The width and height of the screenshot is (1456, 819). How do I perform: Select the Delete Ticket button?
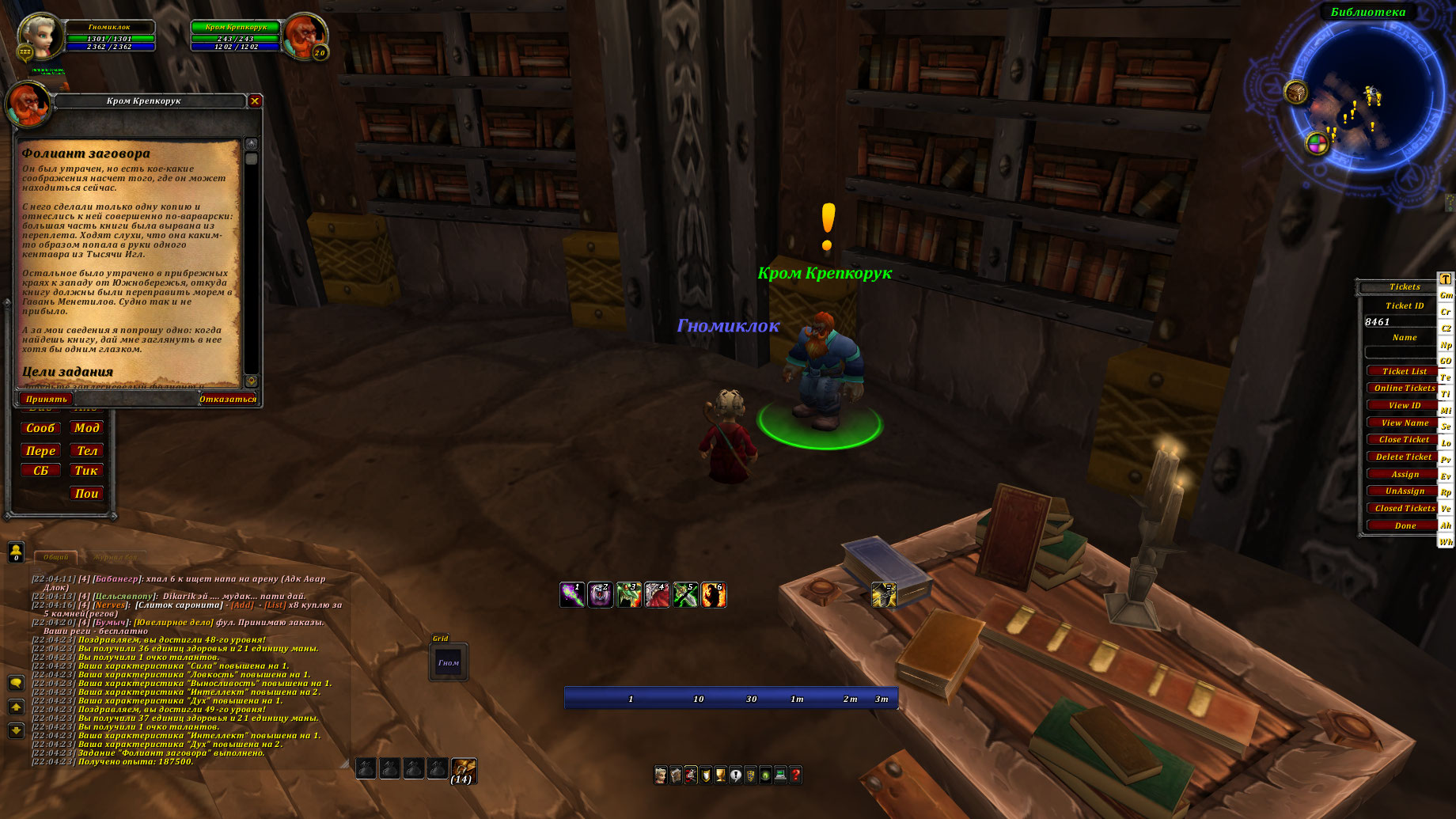tap(1404, 457)
